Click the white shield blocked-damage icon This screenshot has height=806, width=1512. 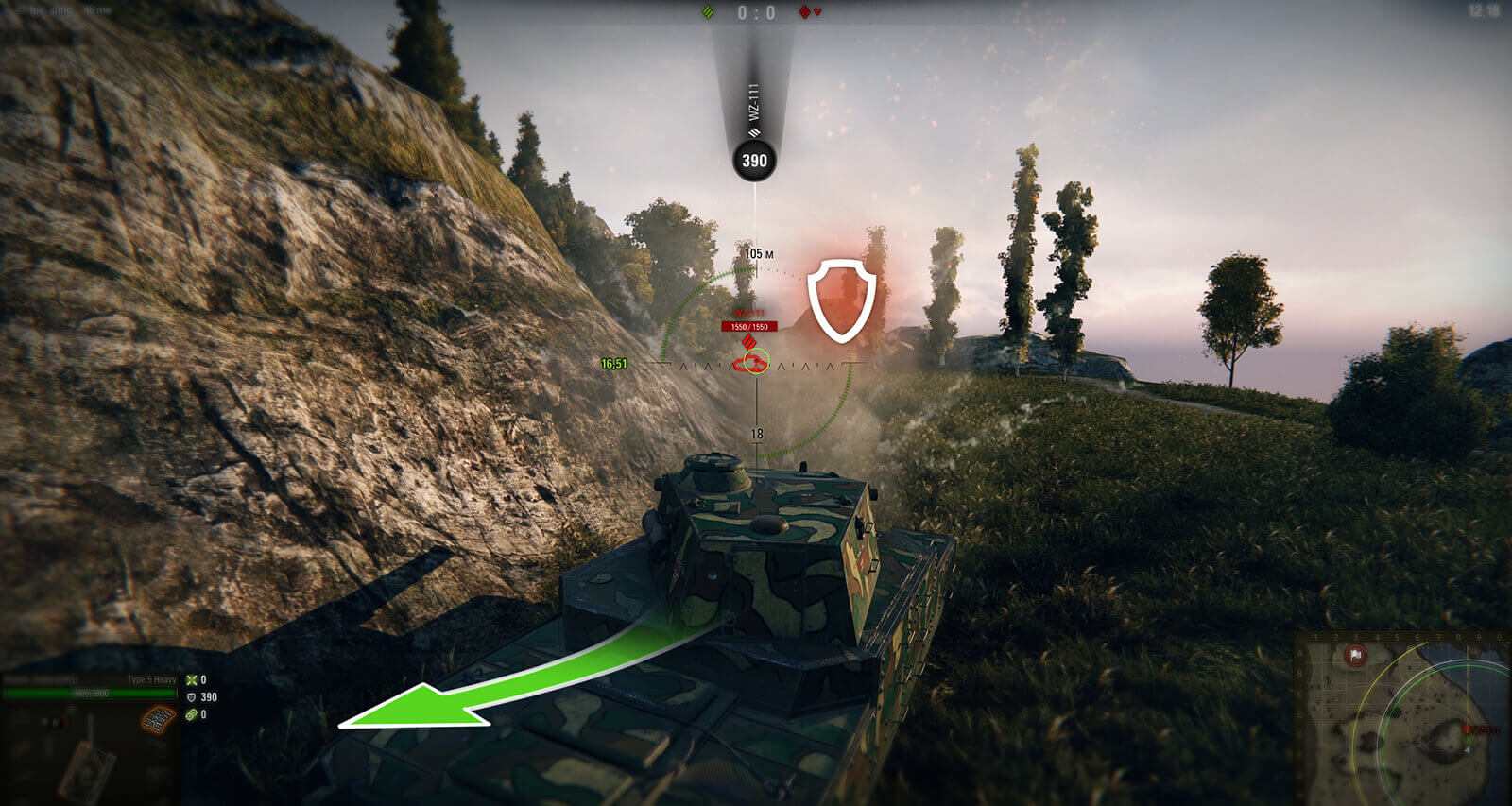[x=841, y=300]
